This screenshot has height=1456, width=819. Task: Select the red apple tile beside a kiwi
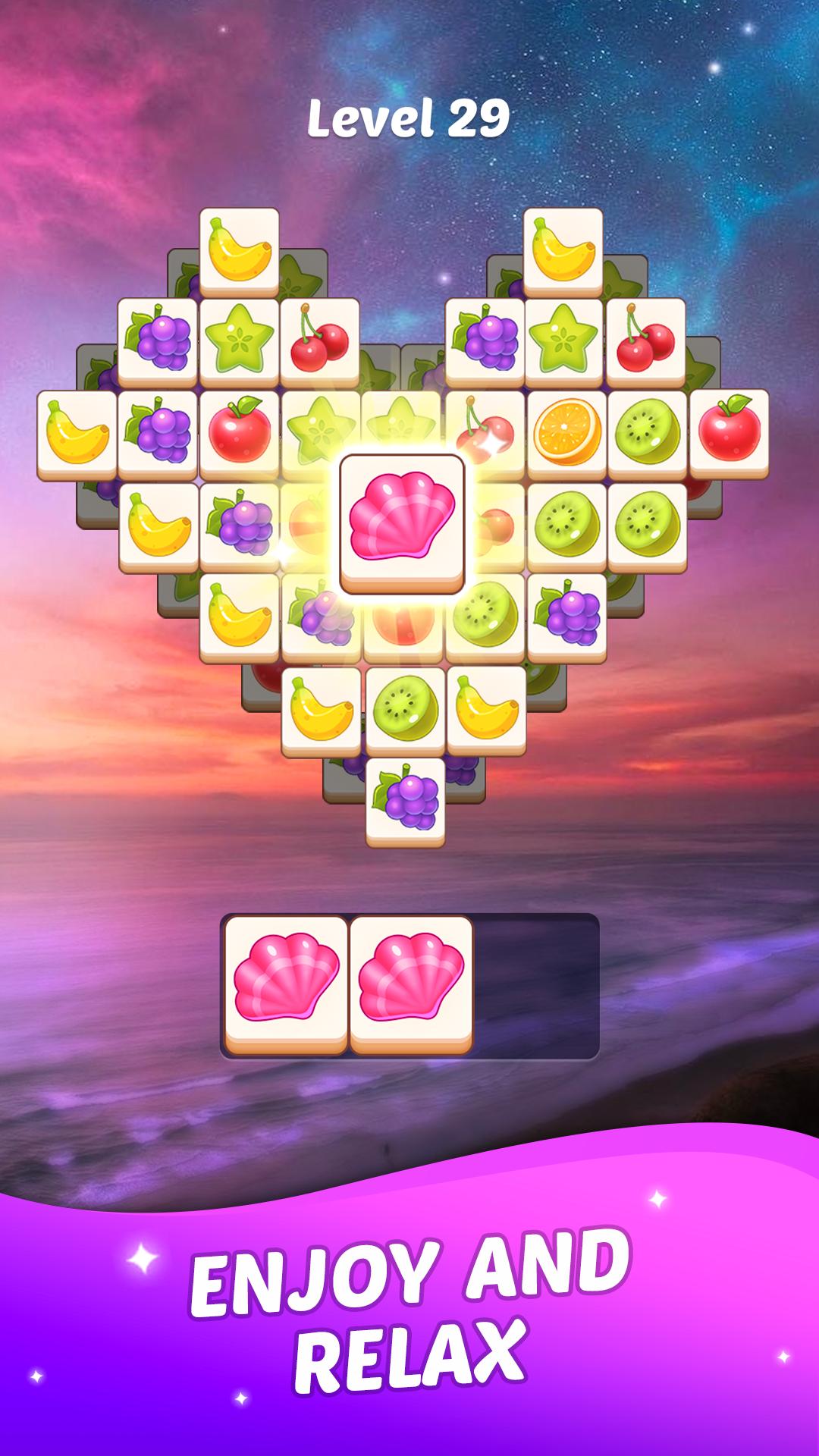pos(729,431)
